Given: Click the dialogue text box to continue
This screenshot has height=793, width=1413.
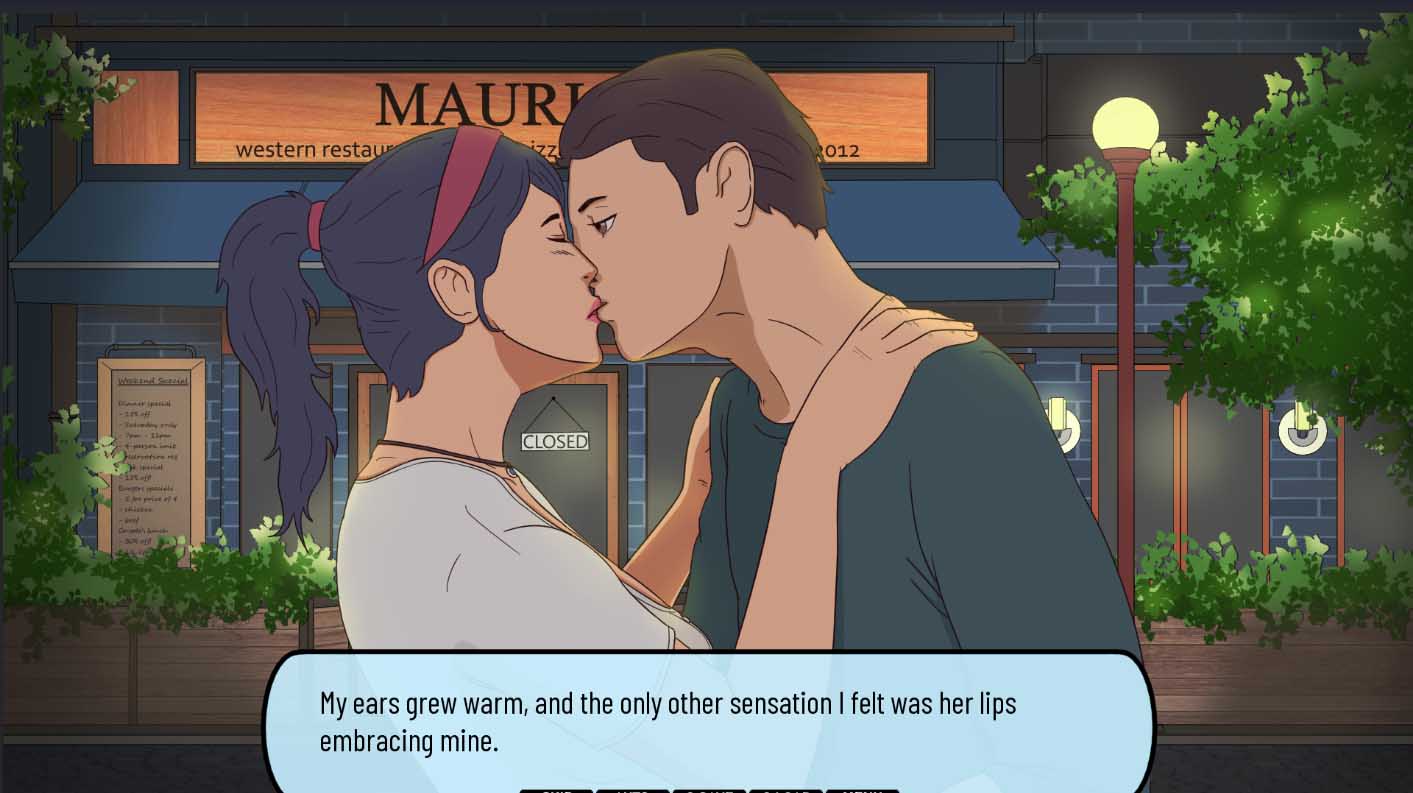Looking at the screenshot, I should point(708,720).
